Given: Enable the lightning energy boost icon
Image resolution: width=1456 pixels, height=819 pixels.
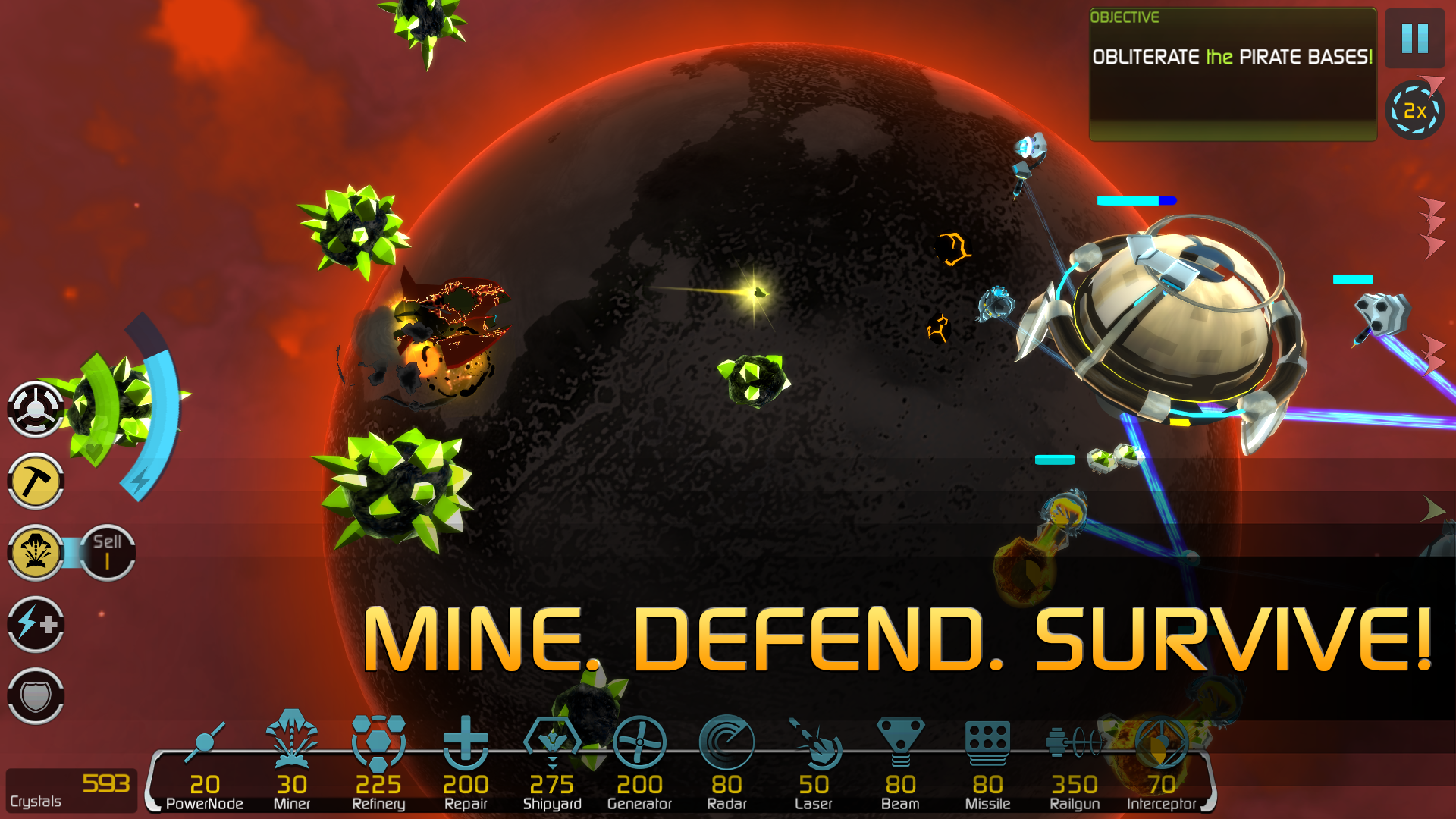Looking at the screenshot, I should (x=35, y=624).
